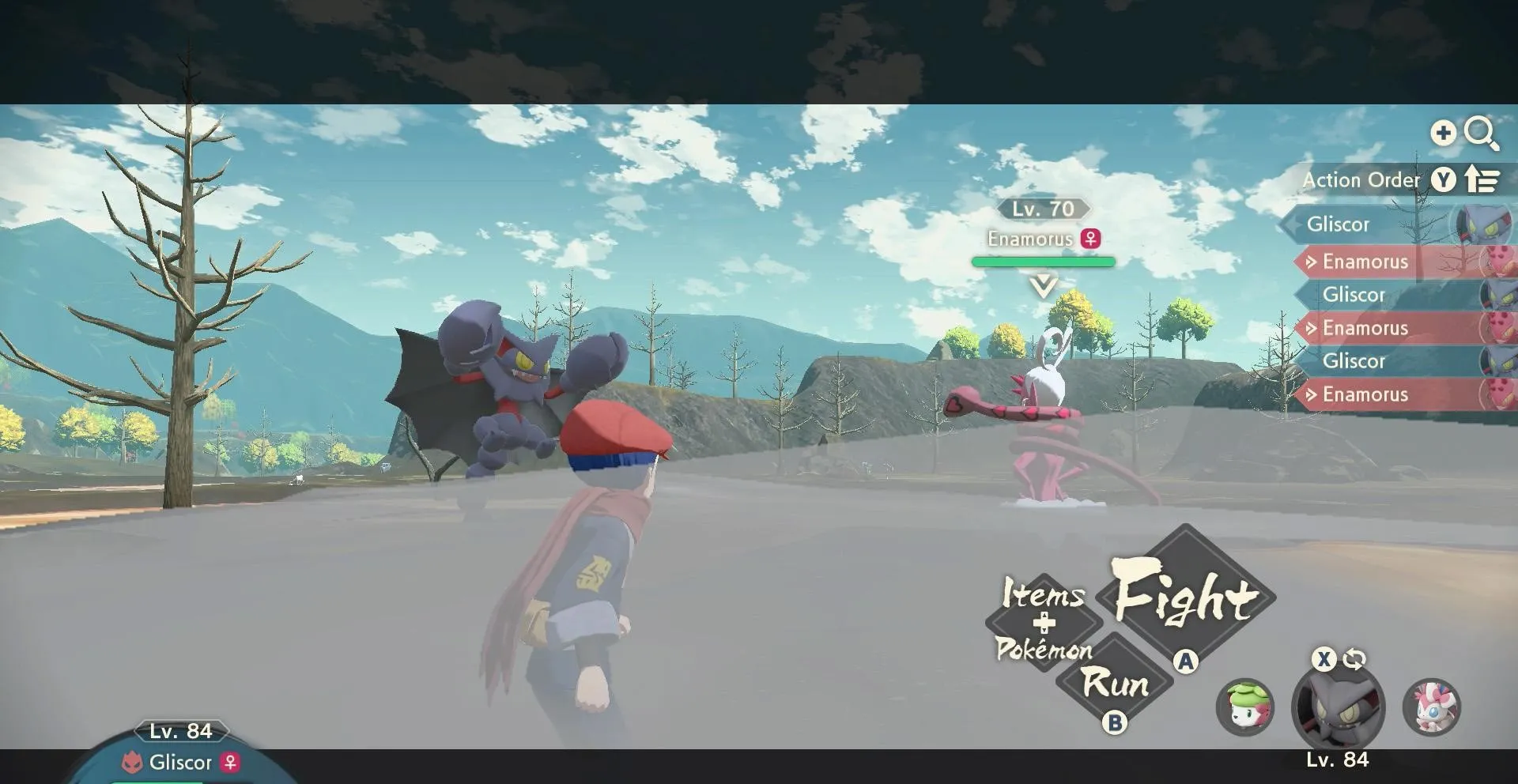Image resolution: width=1518 pixels, height=784 pixels.
Task: Click the magnifying glass zoom icon
Action: pyautogui.click(x=1480, y=133)
